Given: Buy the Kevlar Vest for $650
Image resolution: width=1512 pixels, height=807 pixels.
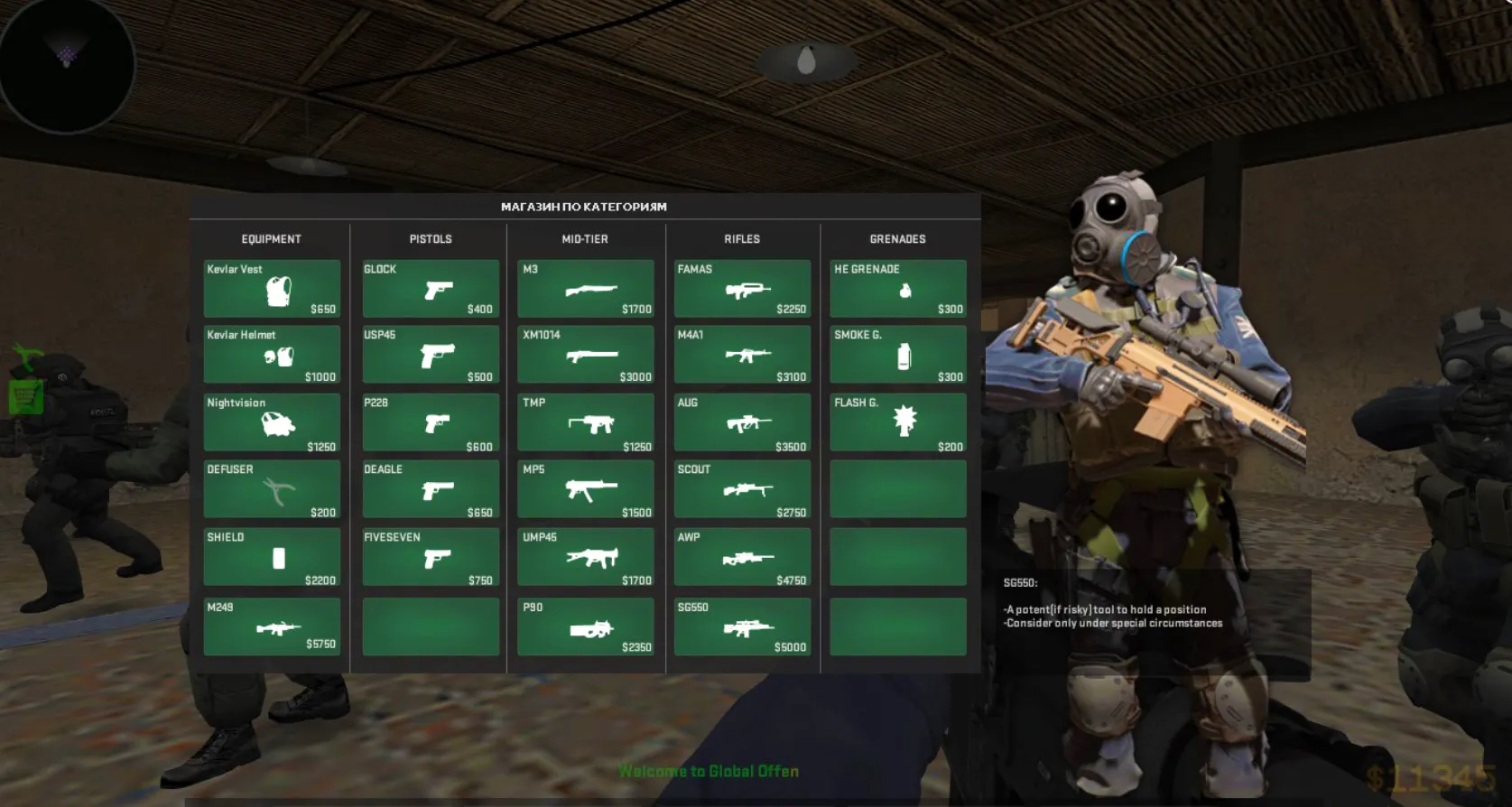Looking at the screenshot, I should point(272,289).
